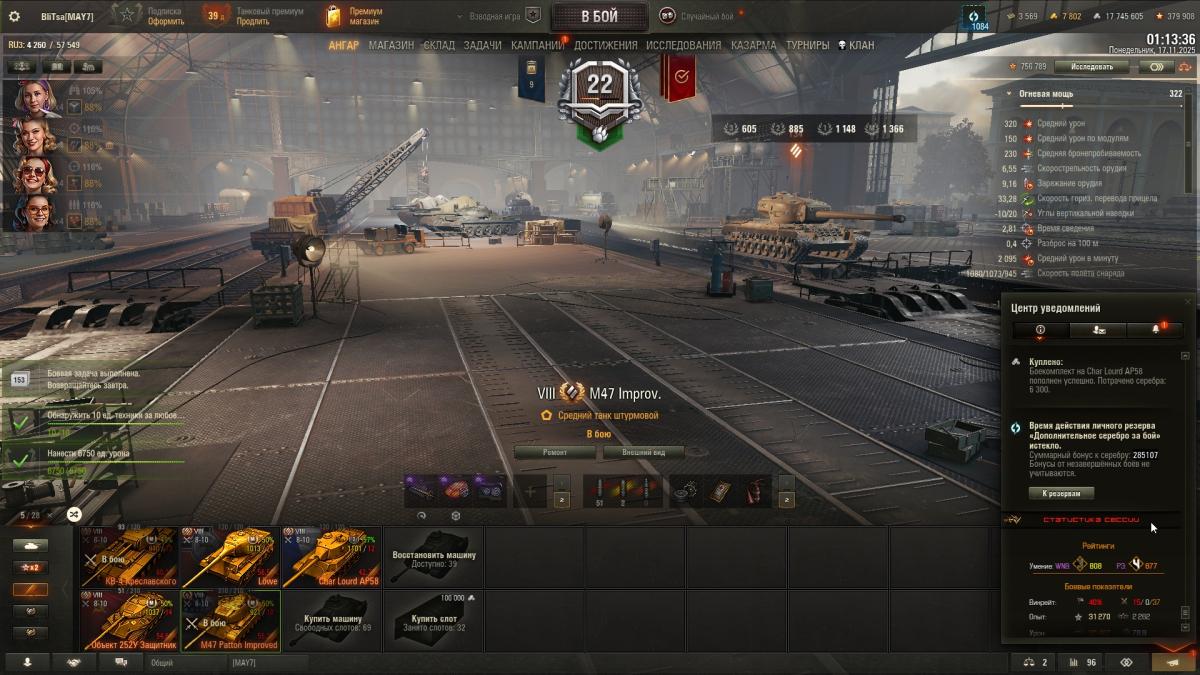Switch to the СКЛАД depot tab
This screenshot has width=1200, height=675.
439,45
